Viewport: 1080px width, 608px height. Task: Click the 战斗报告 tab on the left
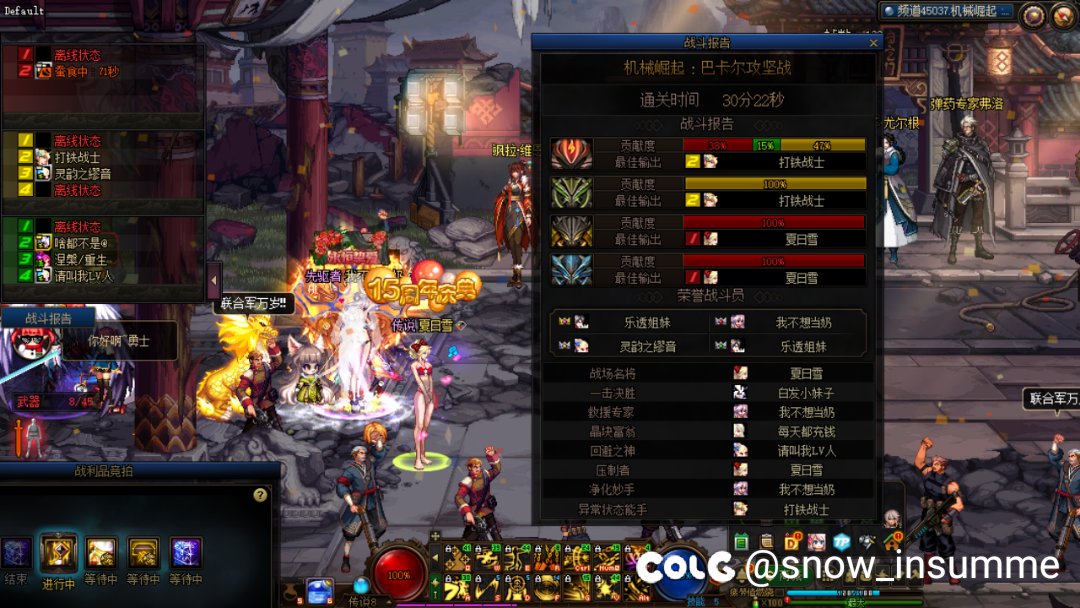(x=47, y=317)
